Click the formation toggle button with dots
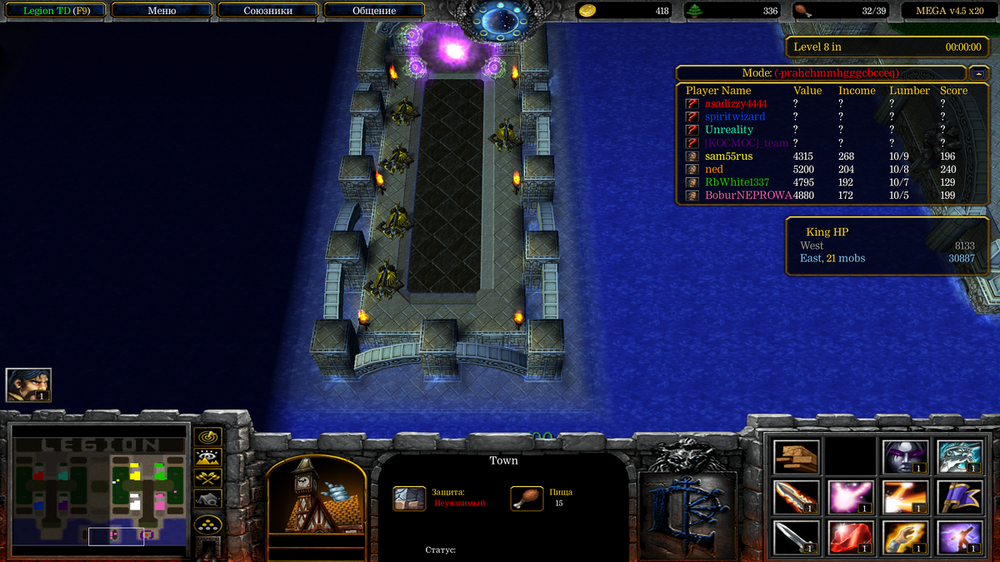Image resolution: width=1000 pixels, height=562 pixels. tap(208, 522)
